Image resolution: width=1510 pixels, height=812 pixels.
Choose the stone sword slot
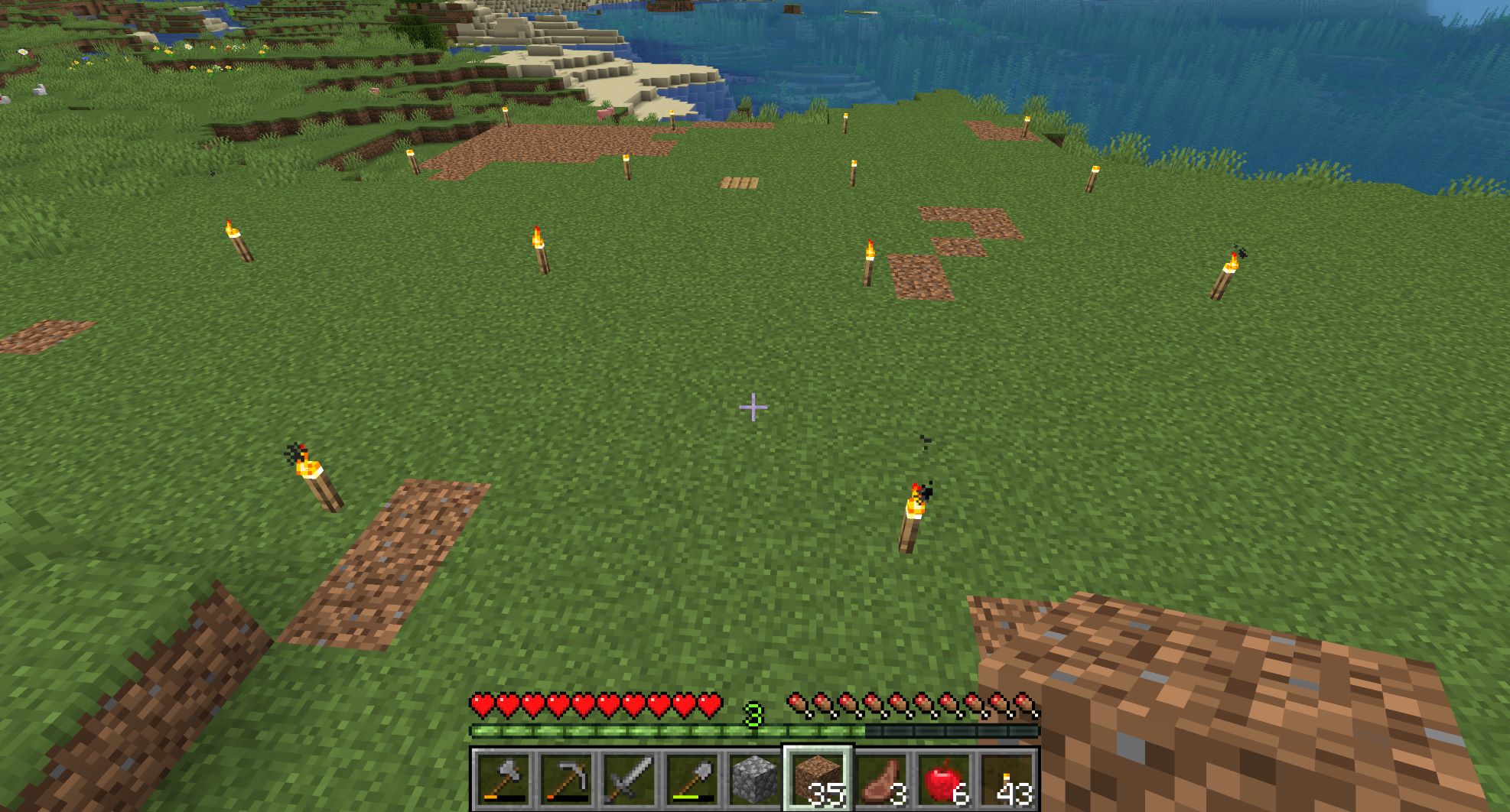click(629, 779)
